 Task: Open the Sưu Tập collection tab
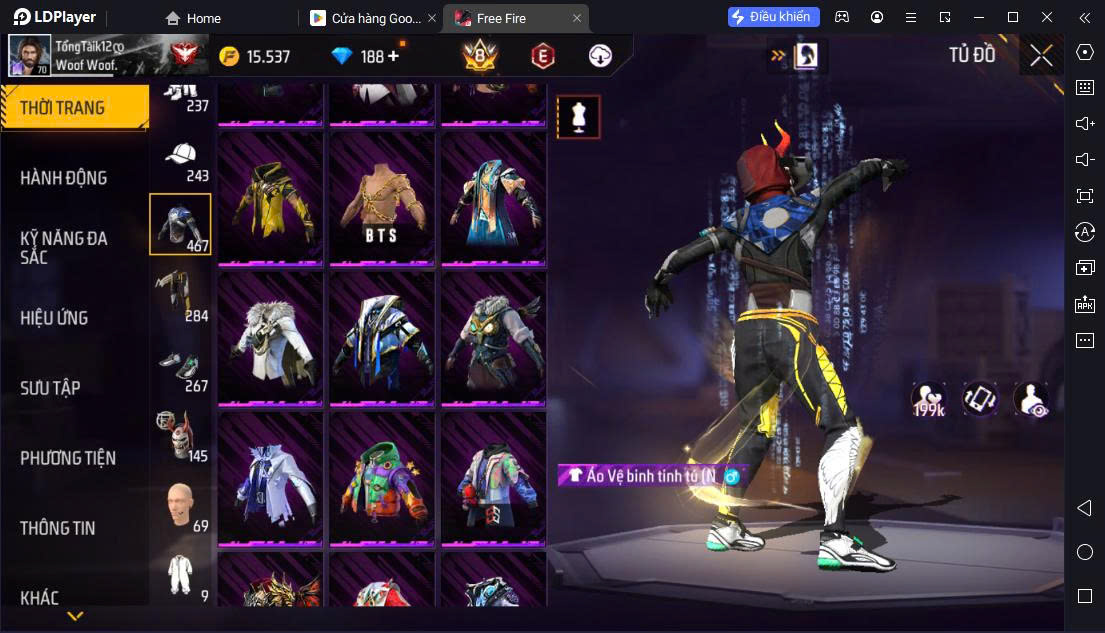(x=50, y=388)
